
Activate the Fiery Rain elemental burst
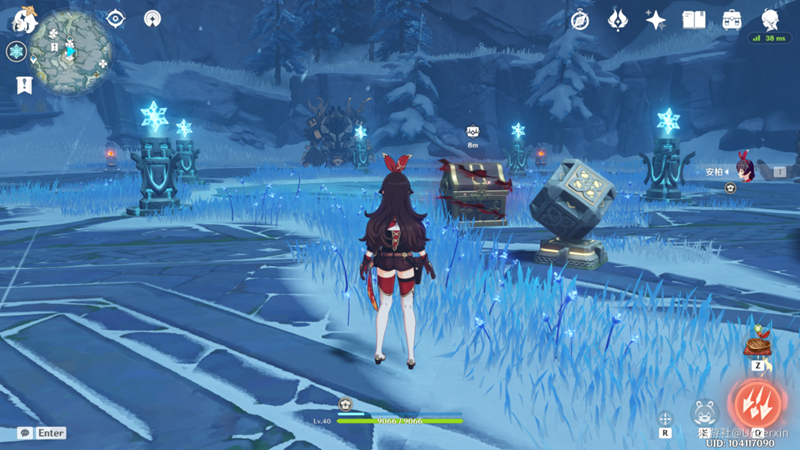[x=759, y=402]
